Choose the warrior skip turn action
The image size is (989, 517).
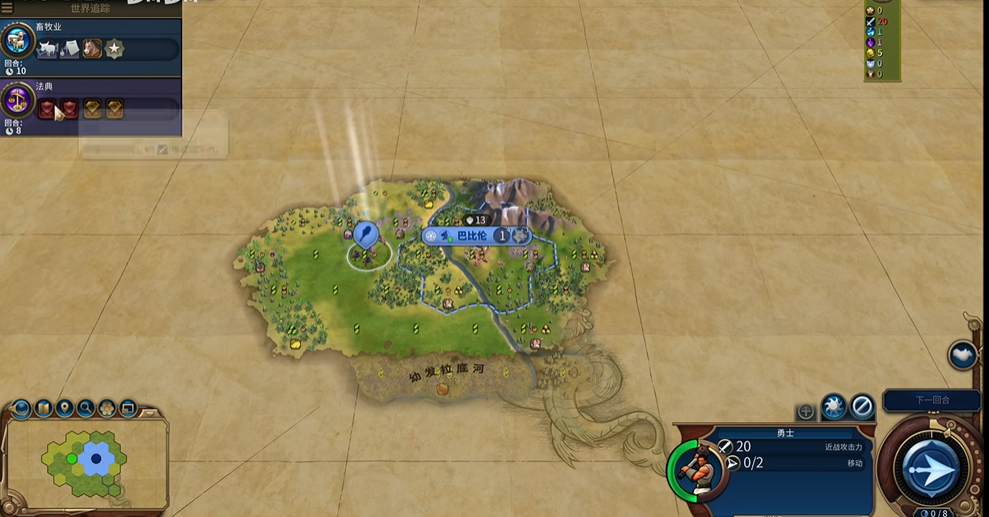pyautogui.click(x=862, y=406)
